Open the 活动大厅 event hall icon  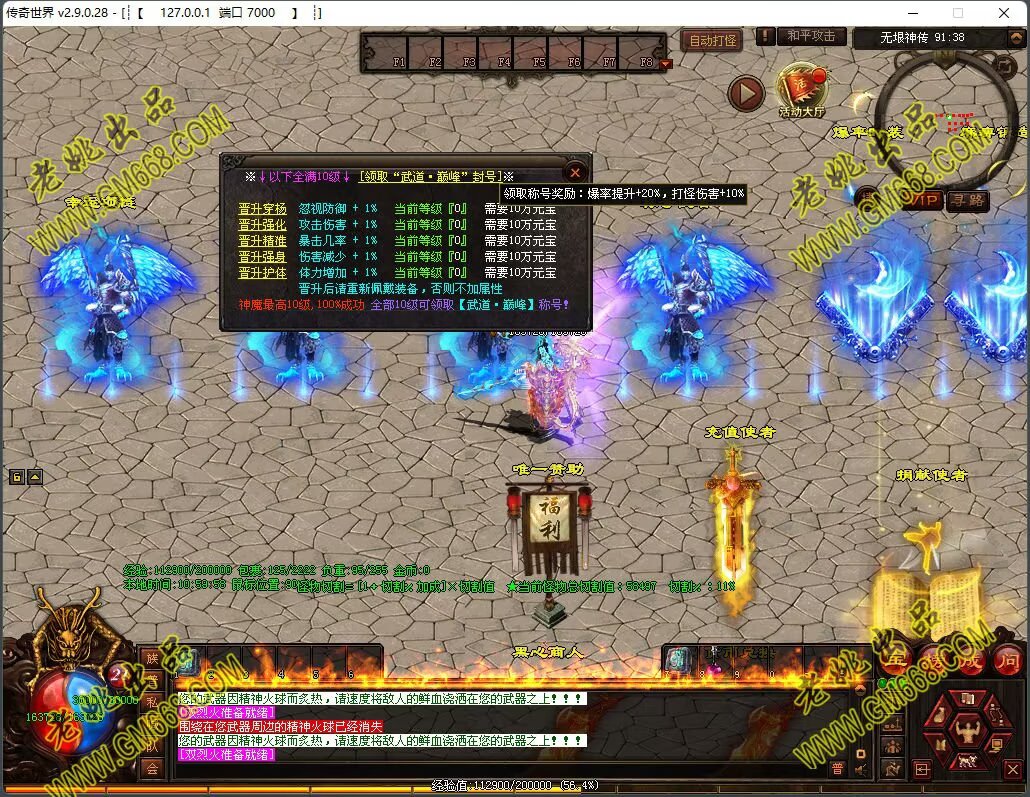coord(801,90)
